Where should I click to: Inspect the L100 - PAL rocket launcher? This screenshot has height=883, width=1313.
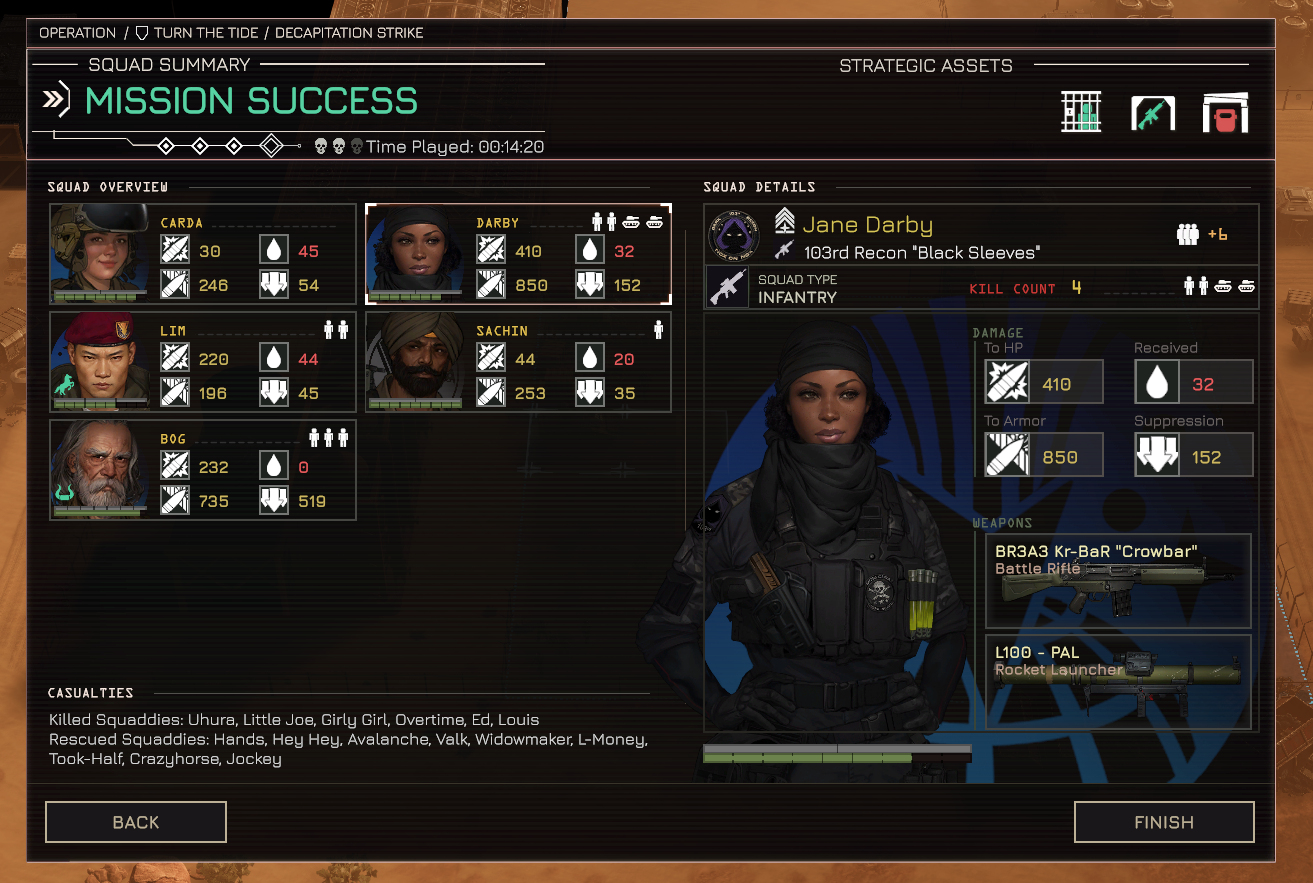[1118, 681]
